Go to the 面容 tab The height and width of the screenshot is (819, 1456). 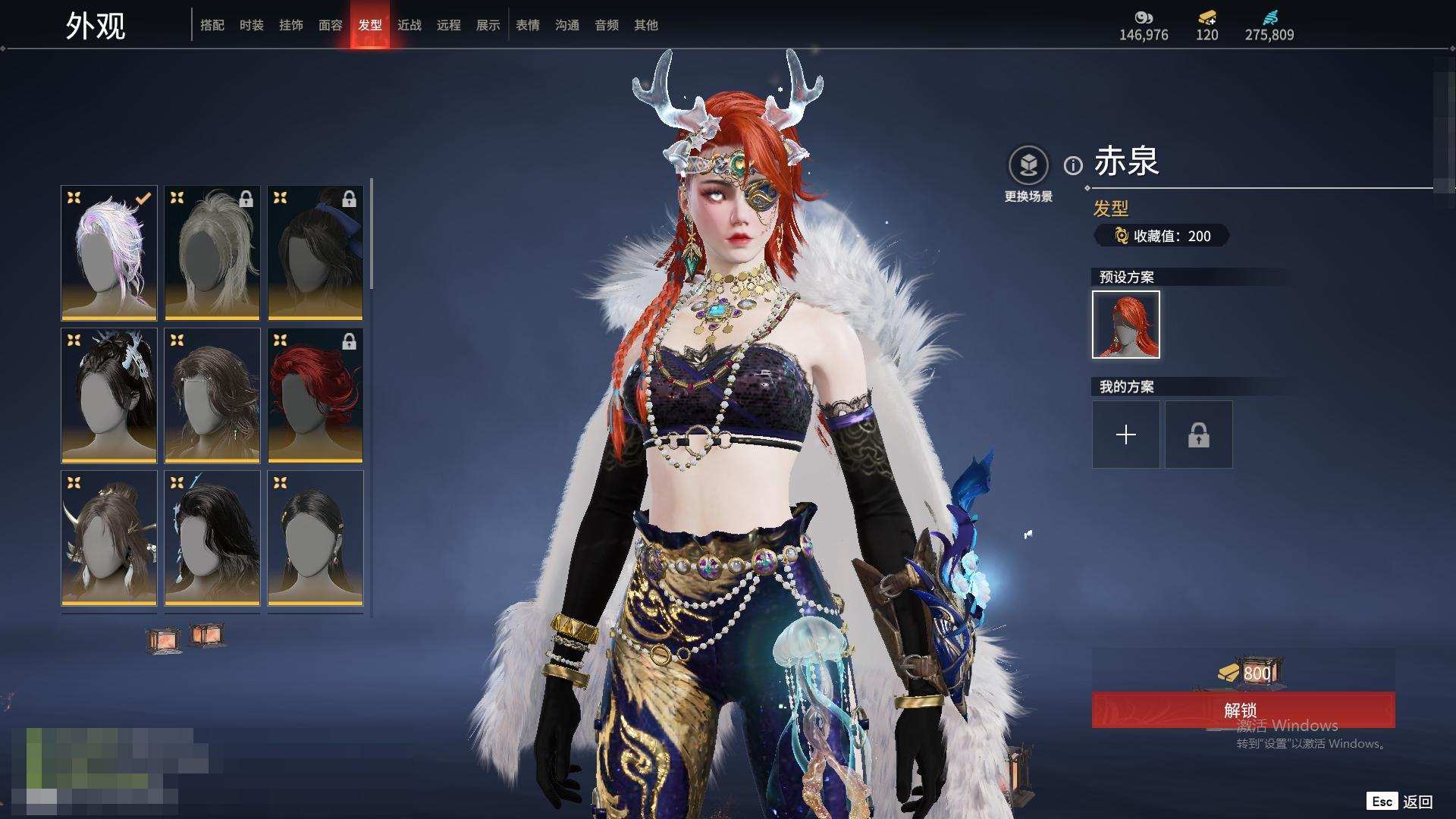click(x=331, y=25)
